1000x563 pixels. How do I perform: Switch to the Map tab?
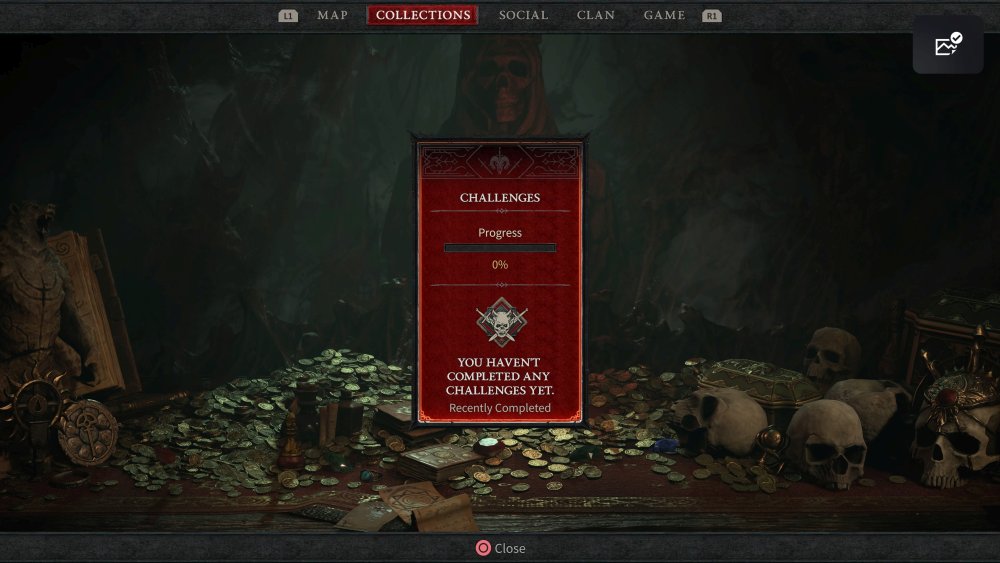click(x=332, y=15)
